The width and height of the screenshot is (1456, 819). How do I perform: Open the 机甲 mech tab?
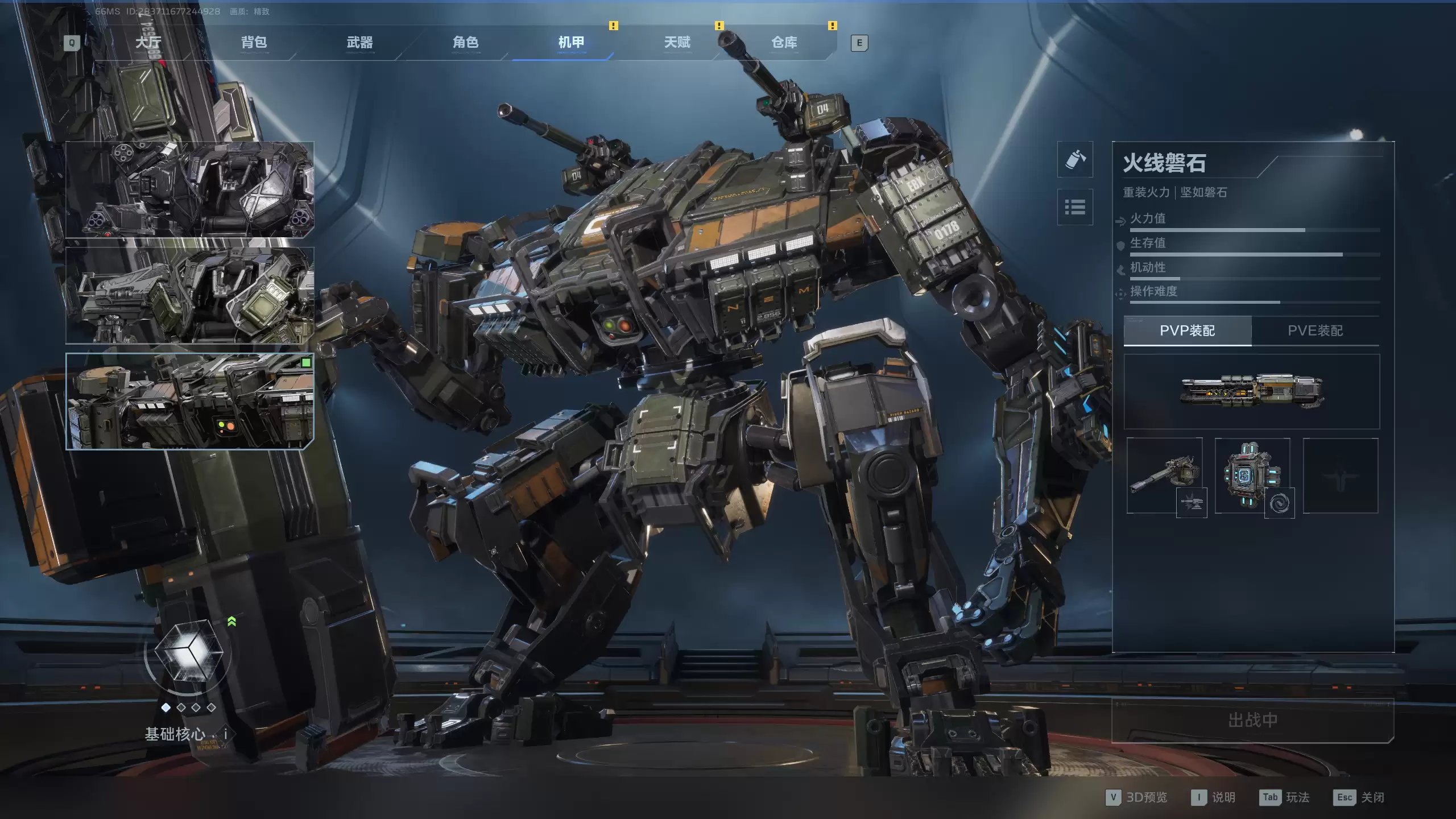click(571, 43)
